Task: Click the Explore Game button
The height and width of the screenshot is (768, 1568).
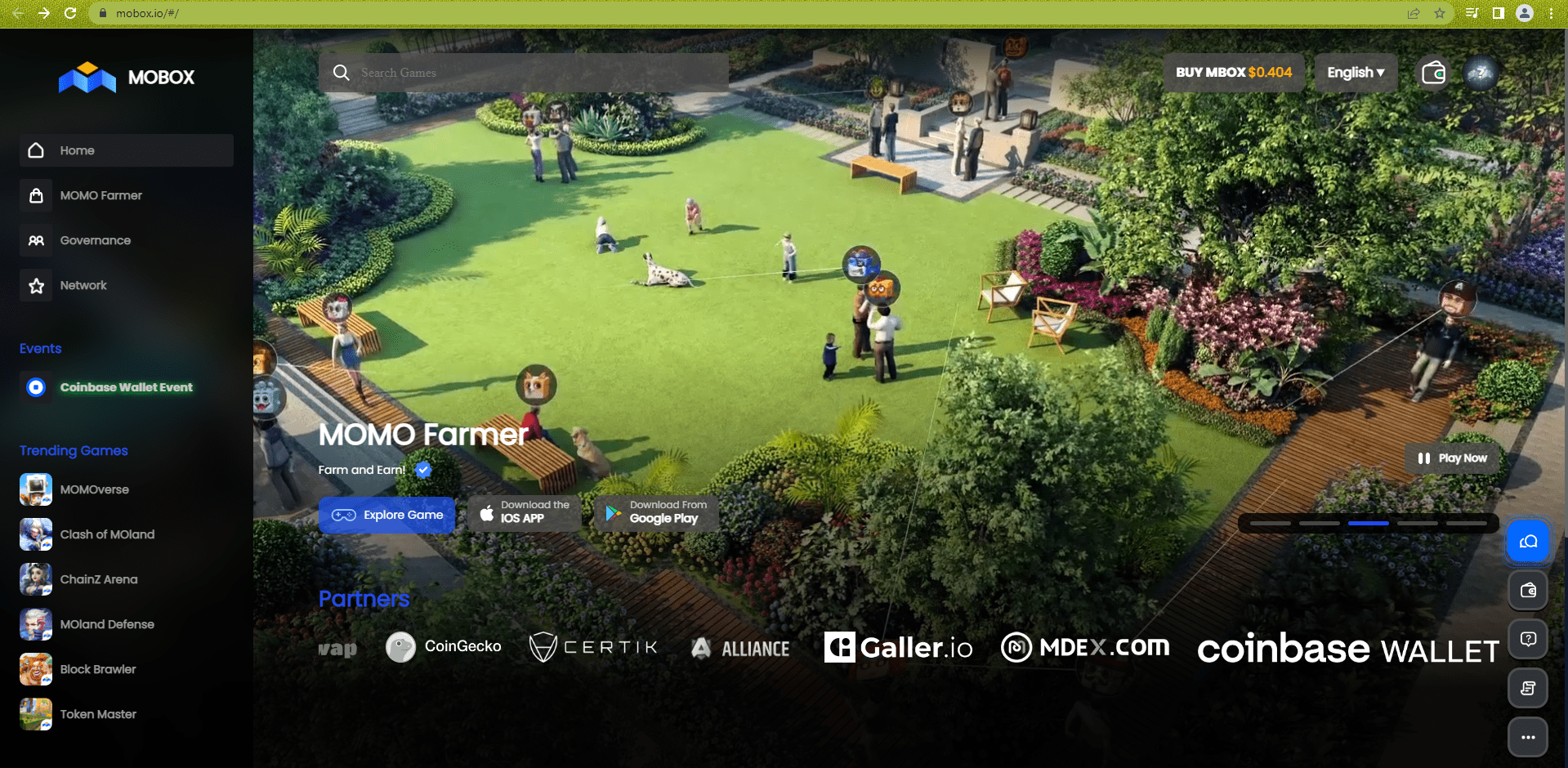Action: [x=386, y=515]
